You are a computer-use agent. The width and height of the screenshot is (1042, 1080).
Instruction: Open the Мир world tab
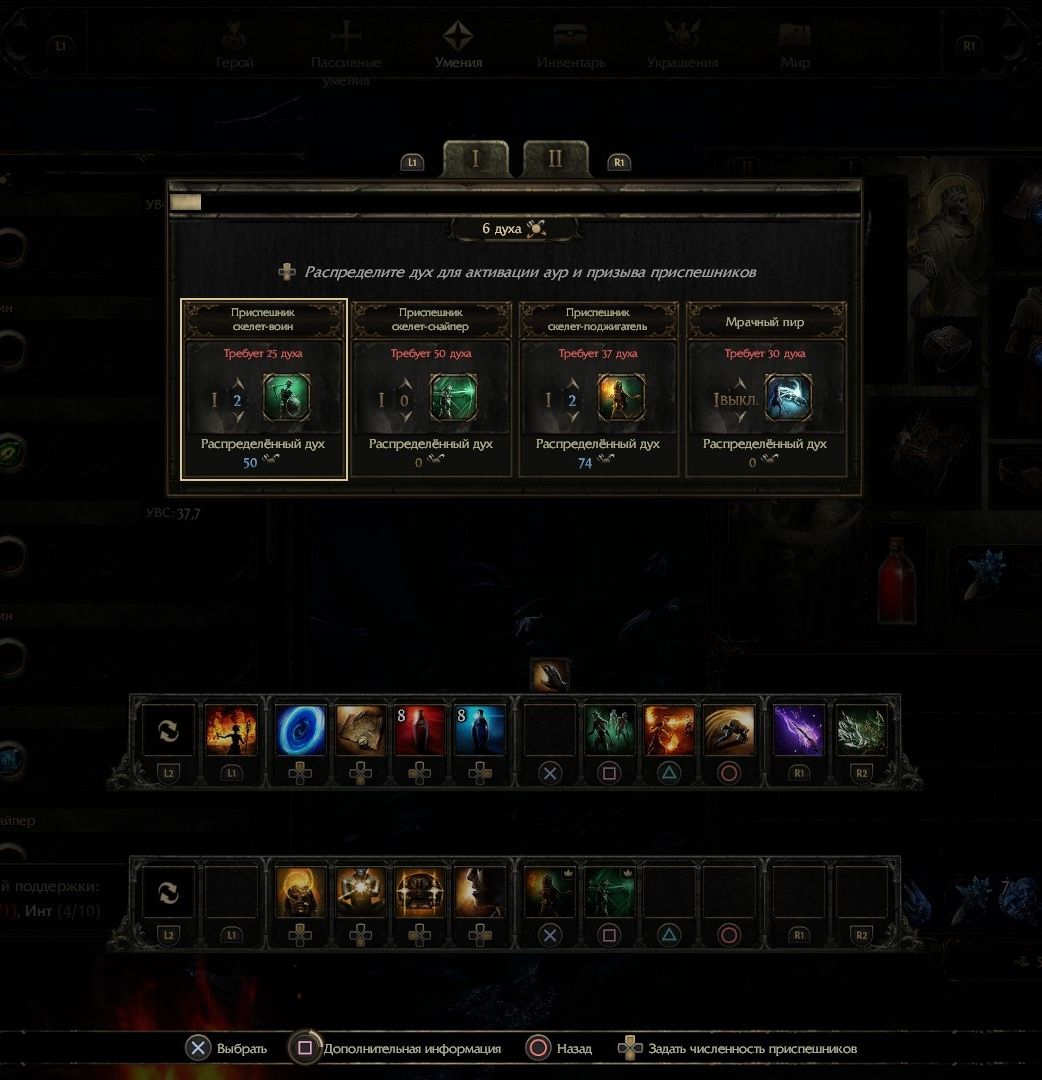pos(795,46)
